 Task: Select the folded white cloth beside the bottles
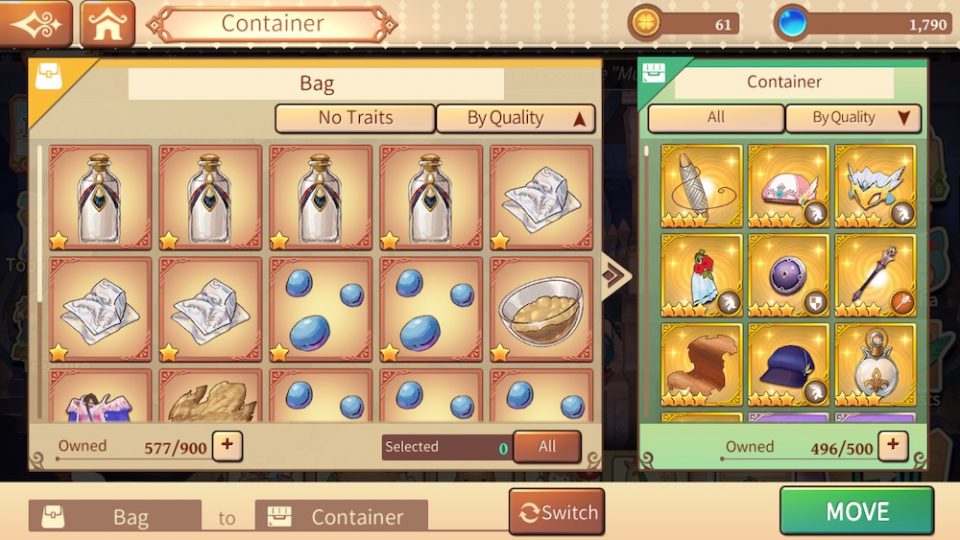coord(540,197)
